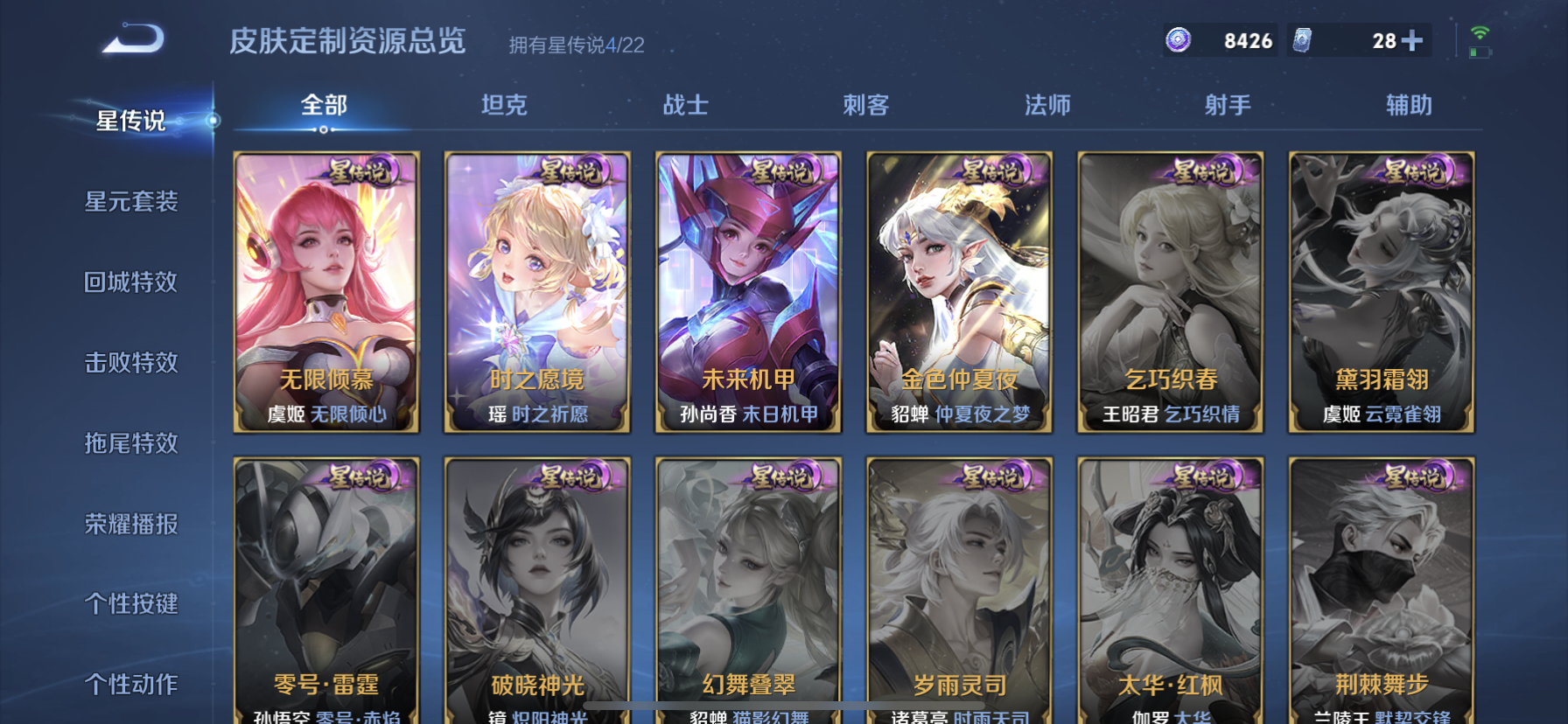Open the 辅助 category tab
The width and height of the screenshot is (1568, 724).
(x=1410, y=105)
